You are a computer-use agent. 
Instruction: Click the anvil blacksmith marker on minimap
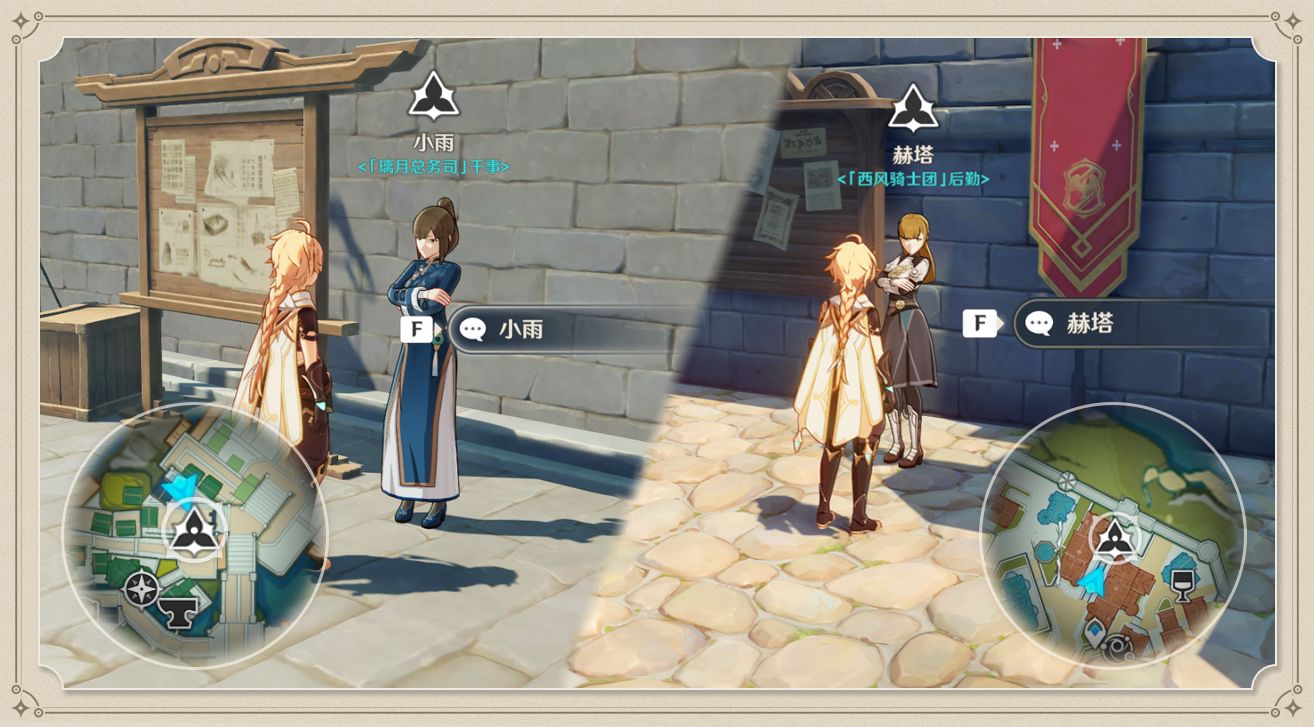pyautogui.click(x=180, y=613)
